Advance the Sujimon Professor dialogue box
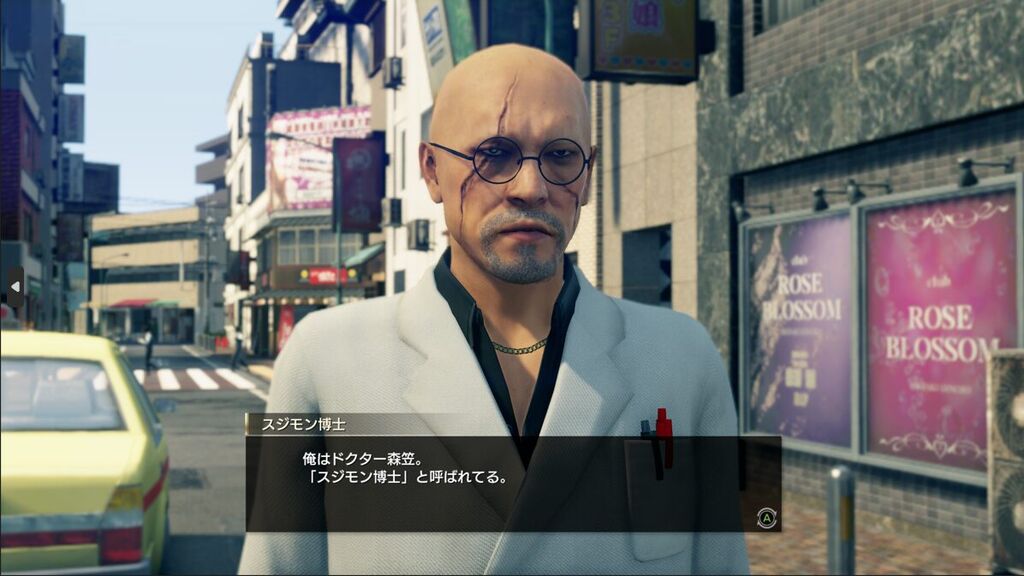The image size is (1024, 576). pos(766,517)
